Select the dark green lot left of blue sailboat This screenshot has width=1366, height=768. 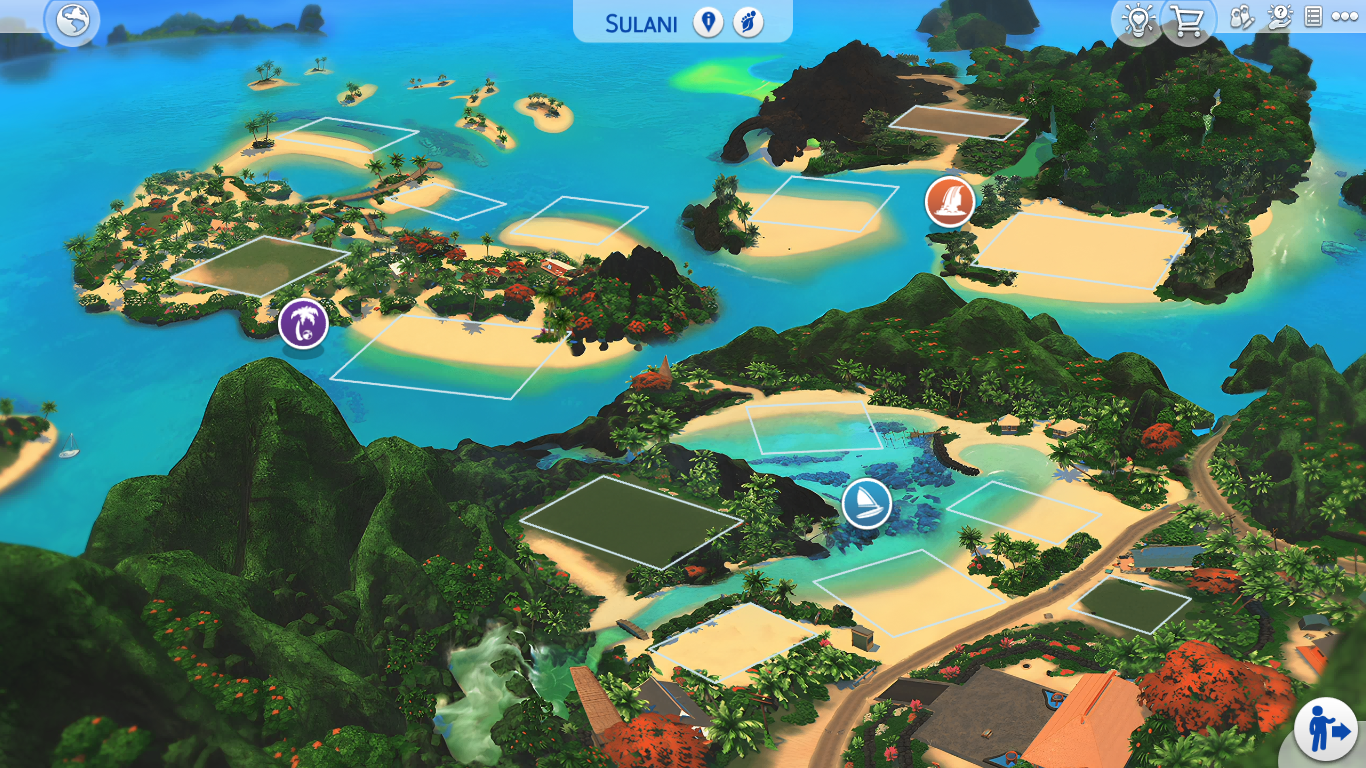coord(631,522)
